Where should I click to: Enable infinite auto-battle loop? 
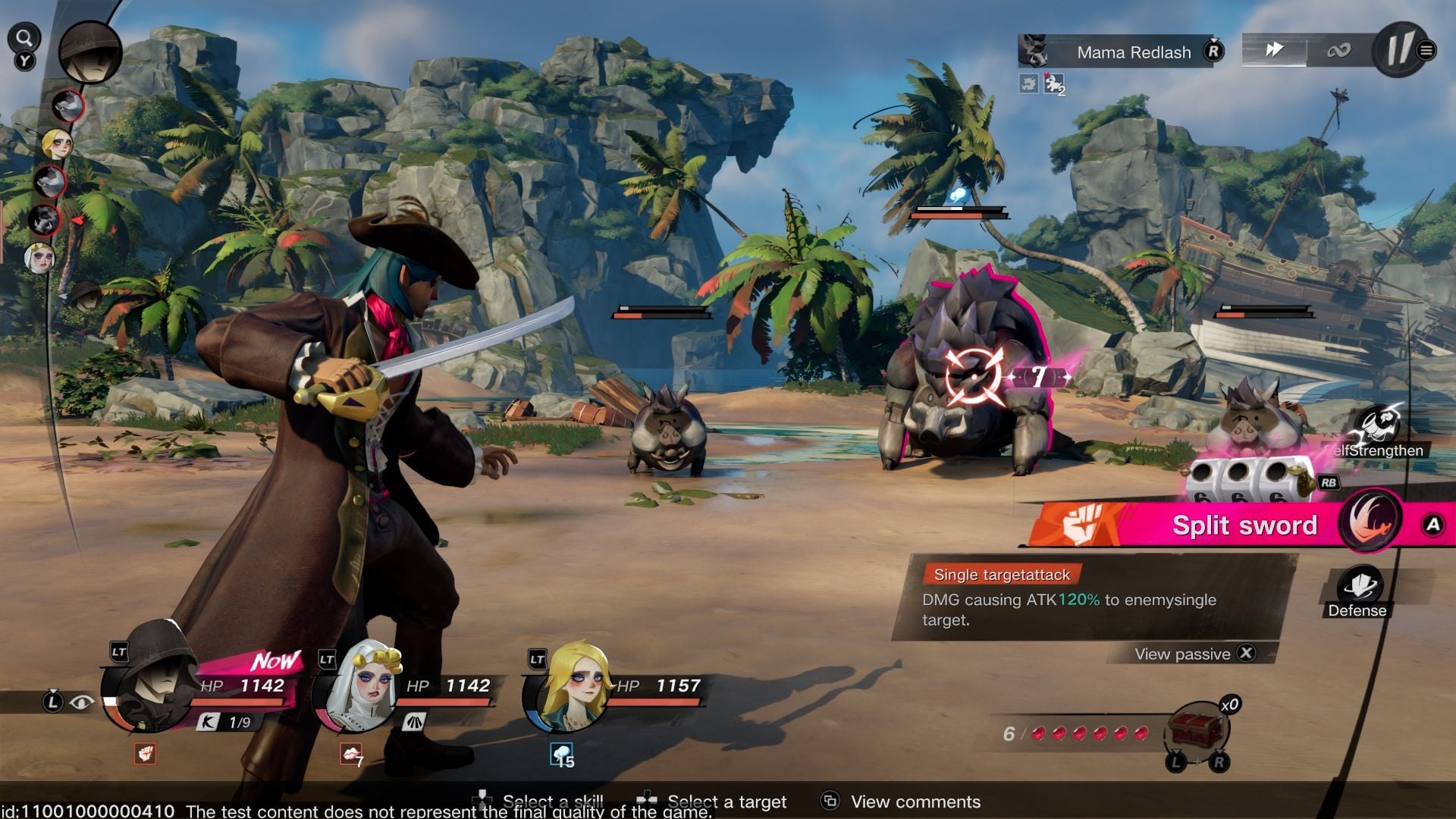1338,51
